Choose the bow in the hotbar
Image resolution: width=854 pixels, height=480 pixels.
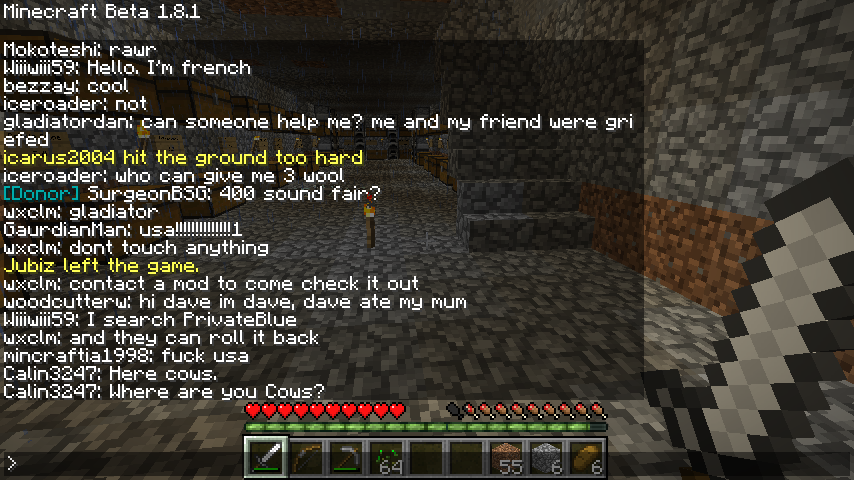point(306,458)
